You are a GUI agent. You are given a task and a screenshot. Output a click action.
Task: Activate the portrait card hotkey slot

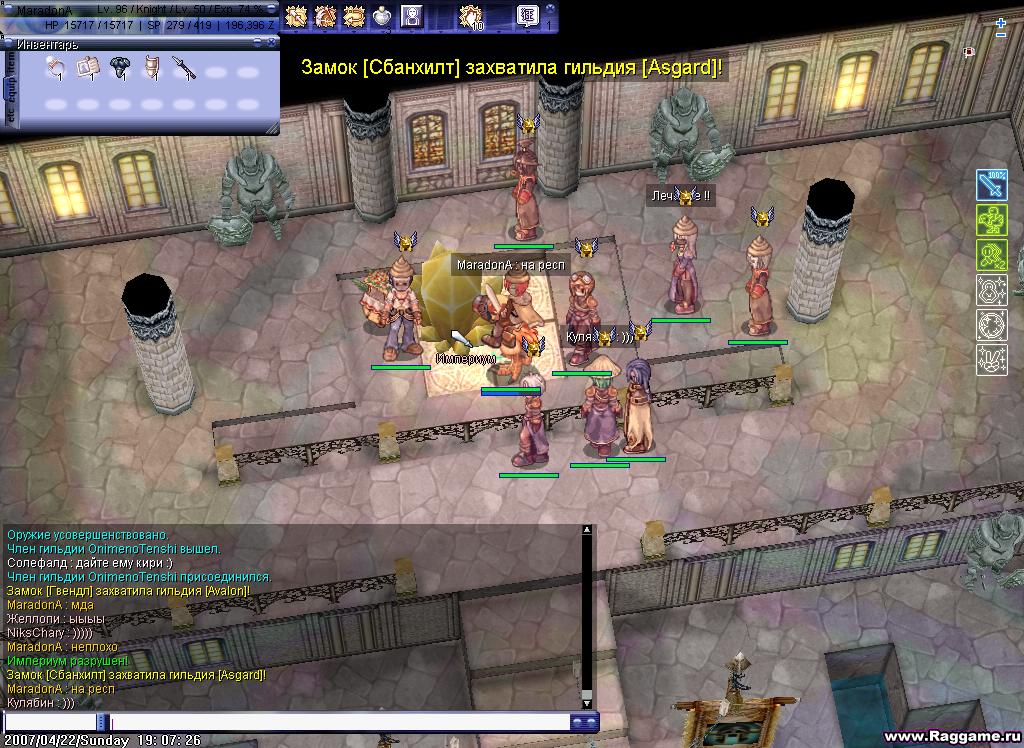[411, 16]
